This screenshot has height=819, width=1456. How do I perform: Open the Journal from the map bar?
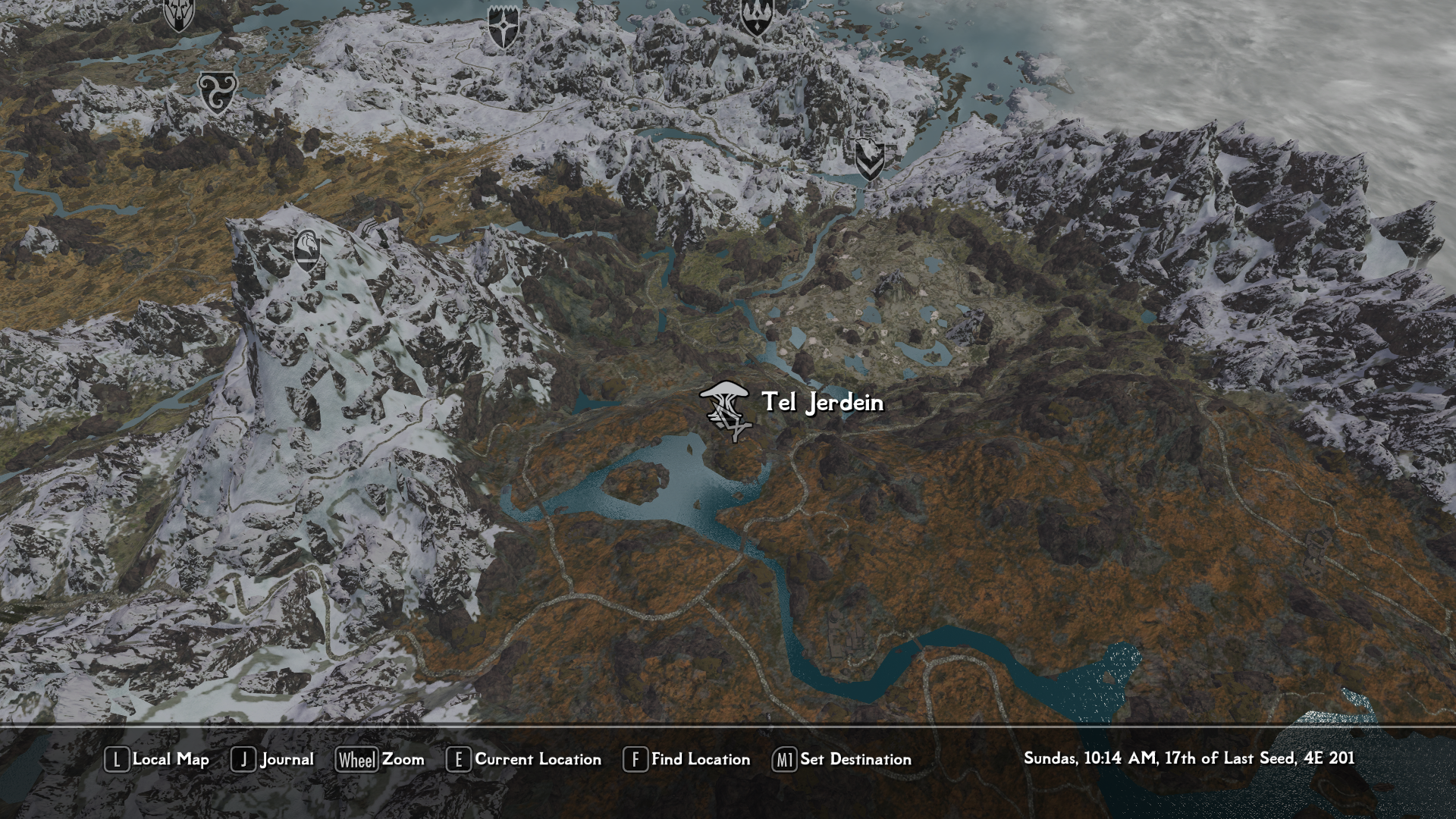pyautogui.click(x=272, y=759)
